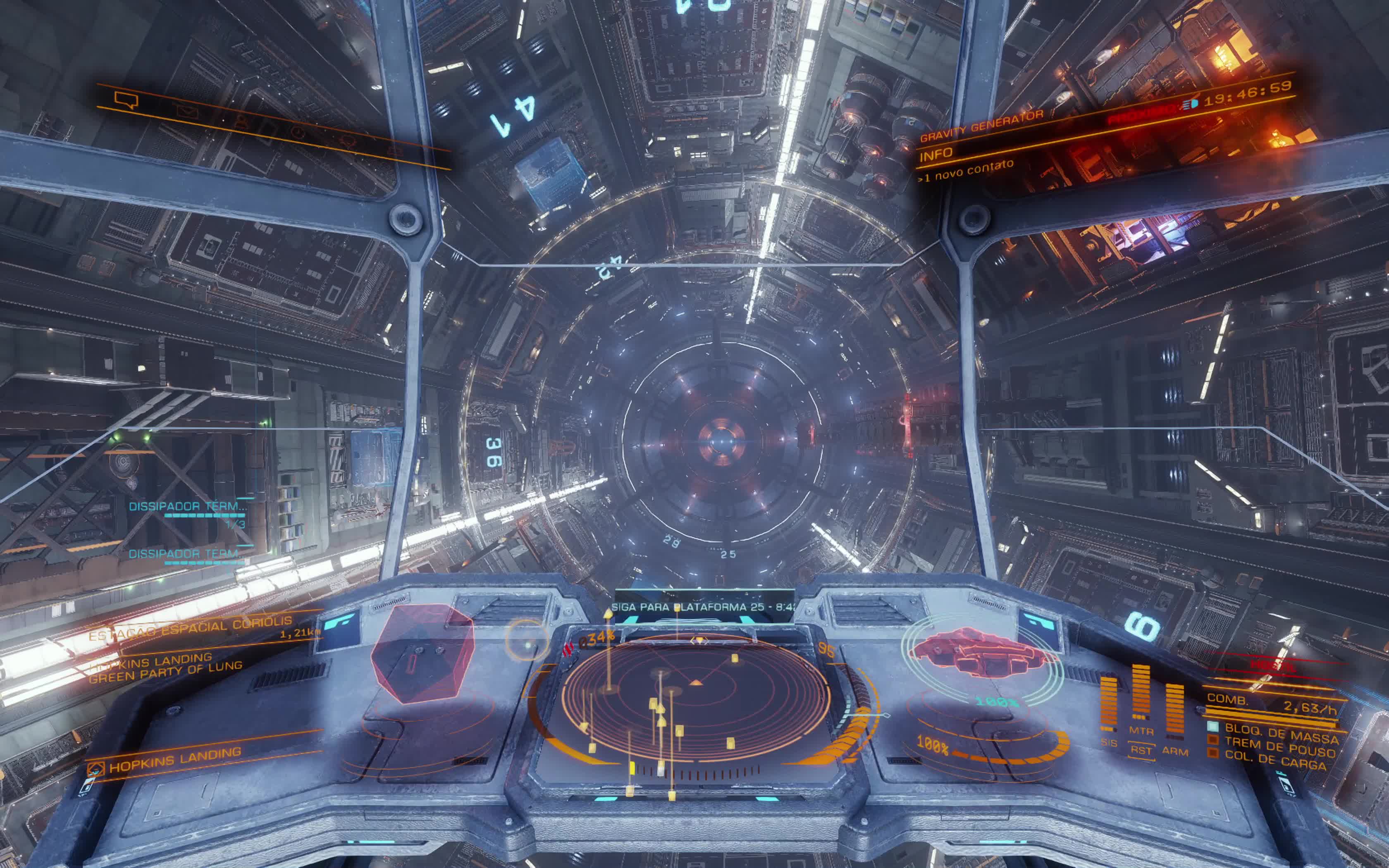Click the RST power reset button

1141,750
